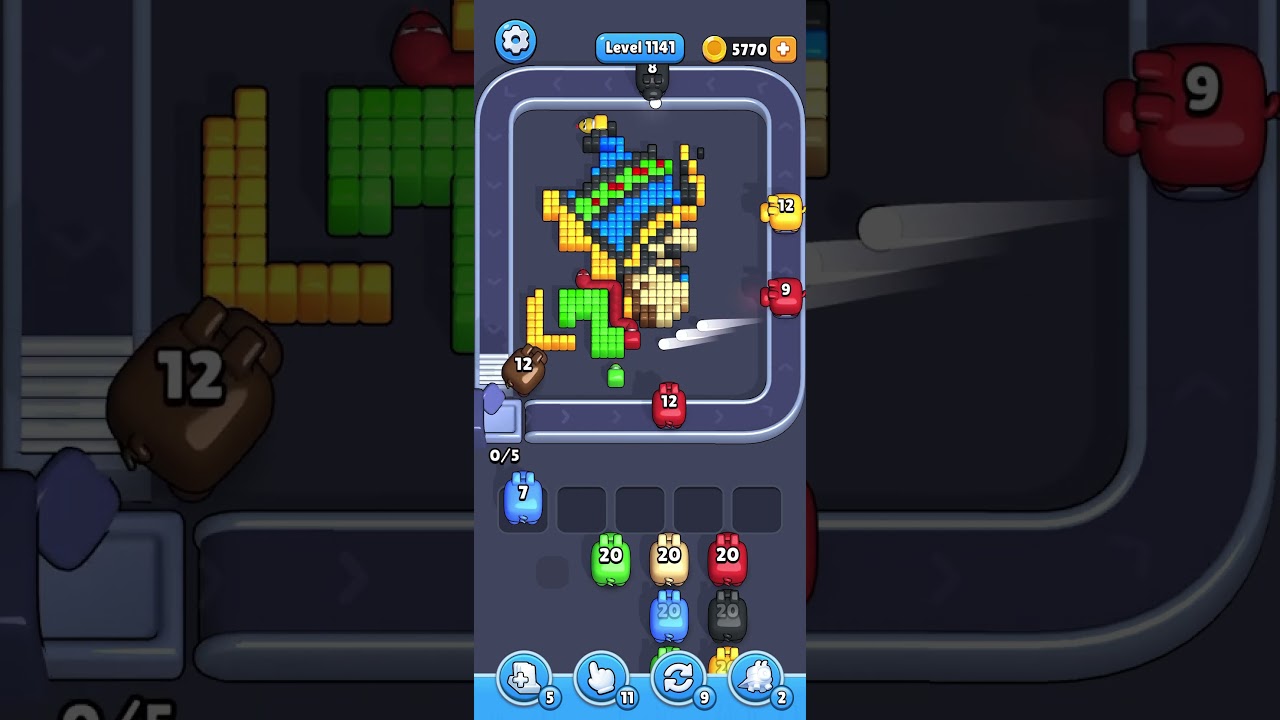Tap the red truck numbered 9
Viewport: 1280px width, 720px height.
pyautogui.click(x=784, y=294)
